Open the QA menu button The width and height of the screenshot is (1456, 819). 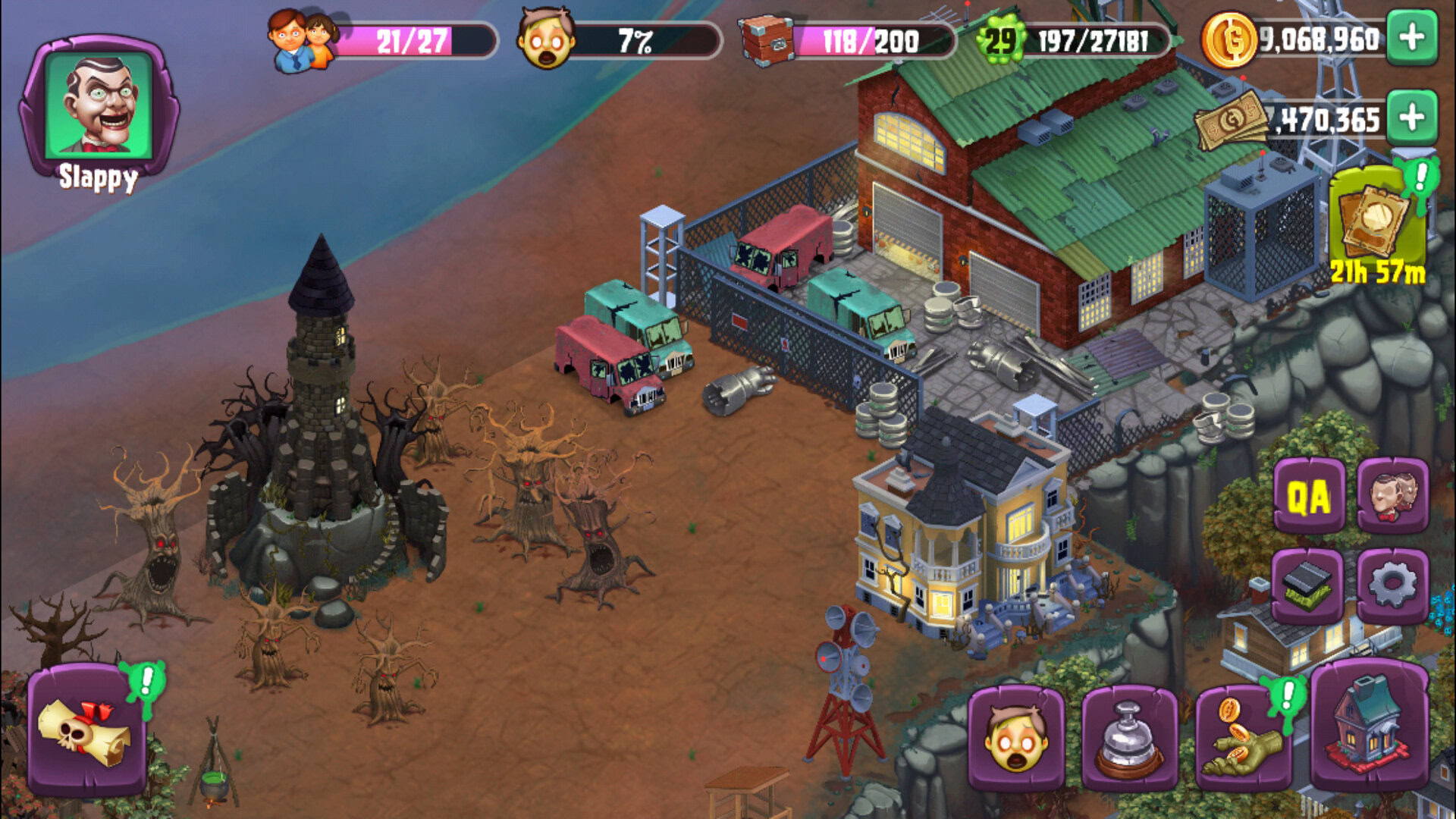click(1308, 497)
